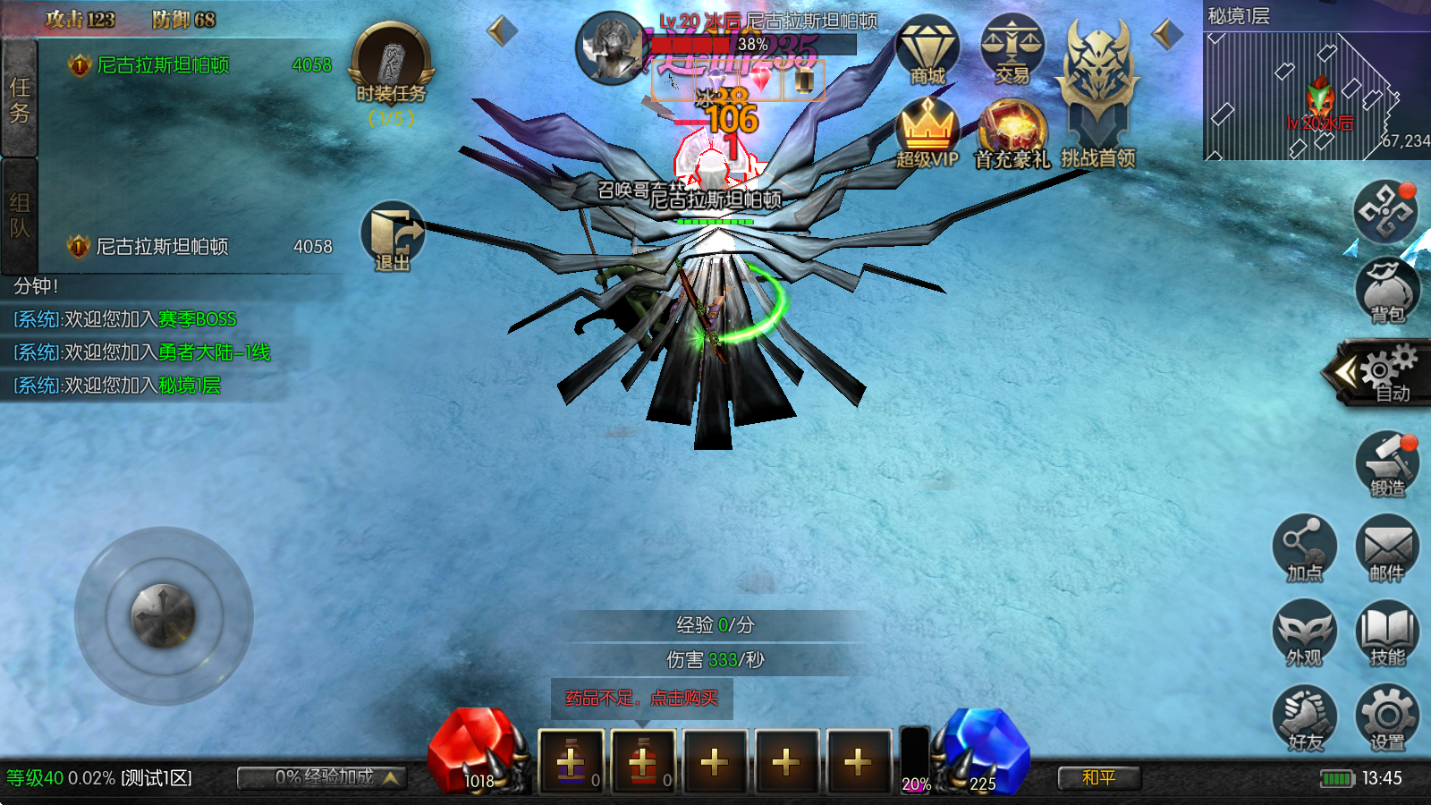Open the 背包 backpack
This screenshot has width=1431, height=805.
coord(1387,290)
